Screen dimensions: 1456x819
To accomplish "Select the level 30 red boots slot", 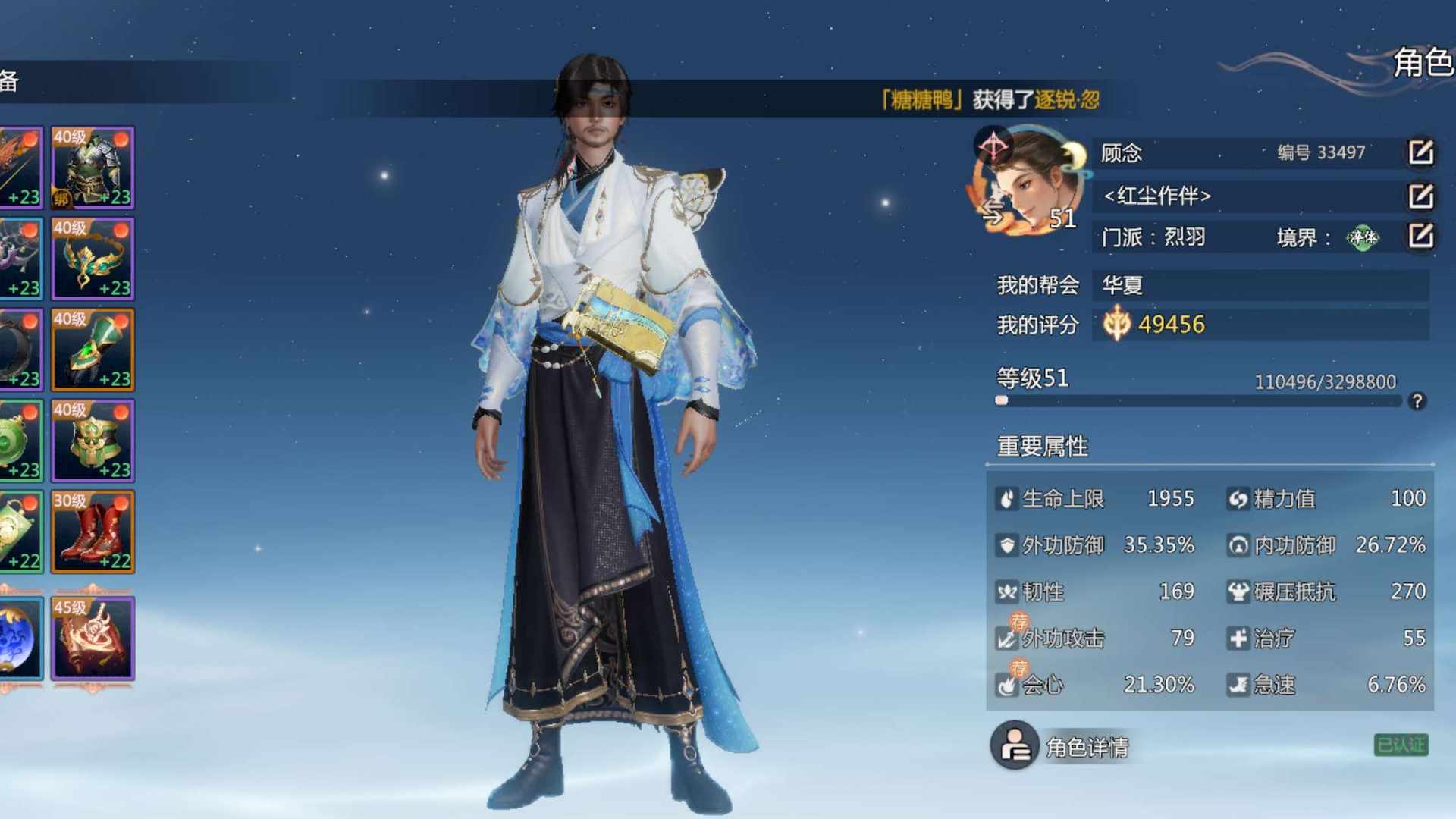I will [x=93, y=532].
